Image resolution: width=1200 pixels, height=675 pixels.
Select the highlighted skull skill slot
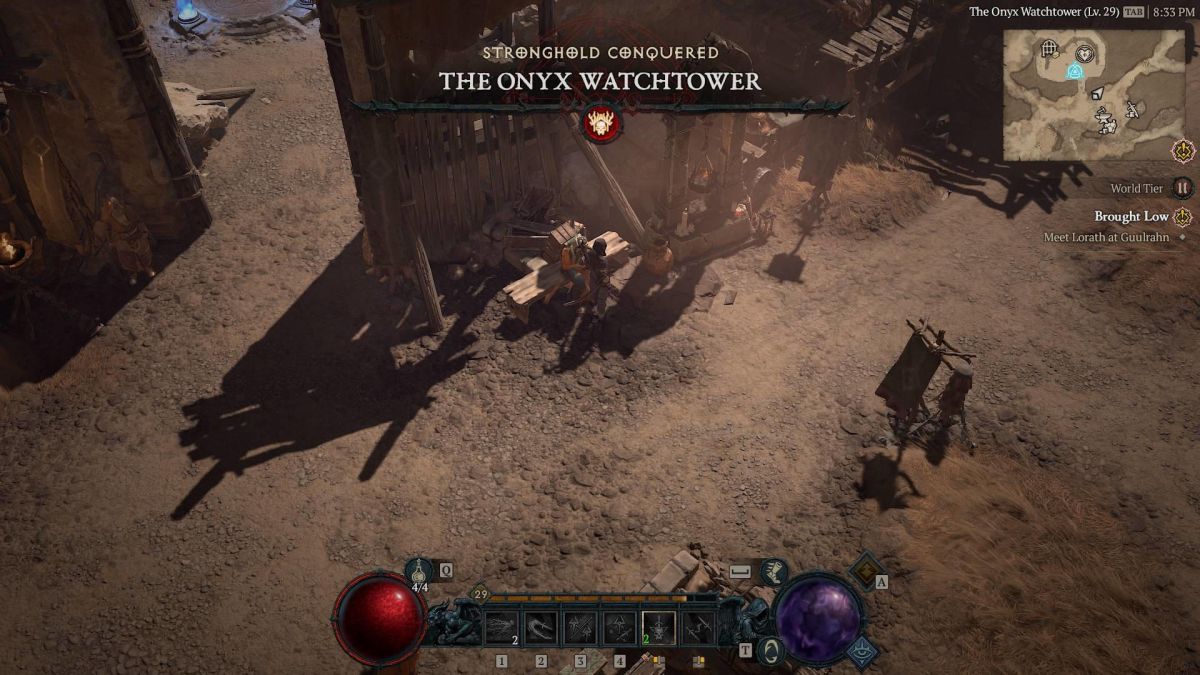[x=658, y=628]
